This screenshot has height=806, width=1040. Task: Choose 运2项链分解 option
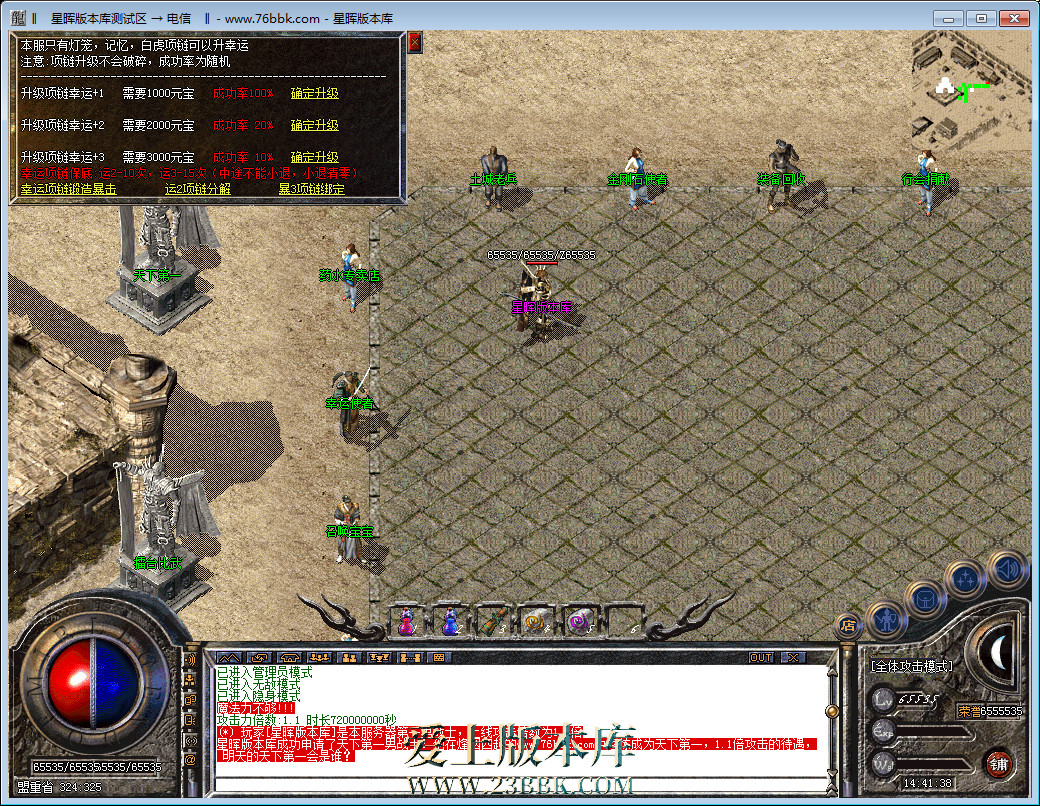click(197, 188)
